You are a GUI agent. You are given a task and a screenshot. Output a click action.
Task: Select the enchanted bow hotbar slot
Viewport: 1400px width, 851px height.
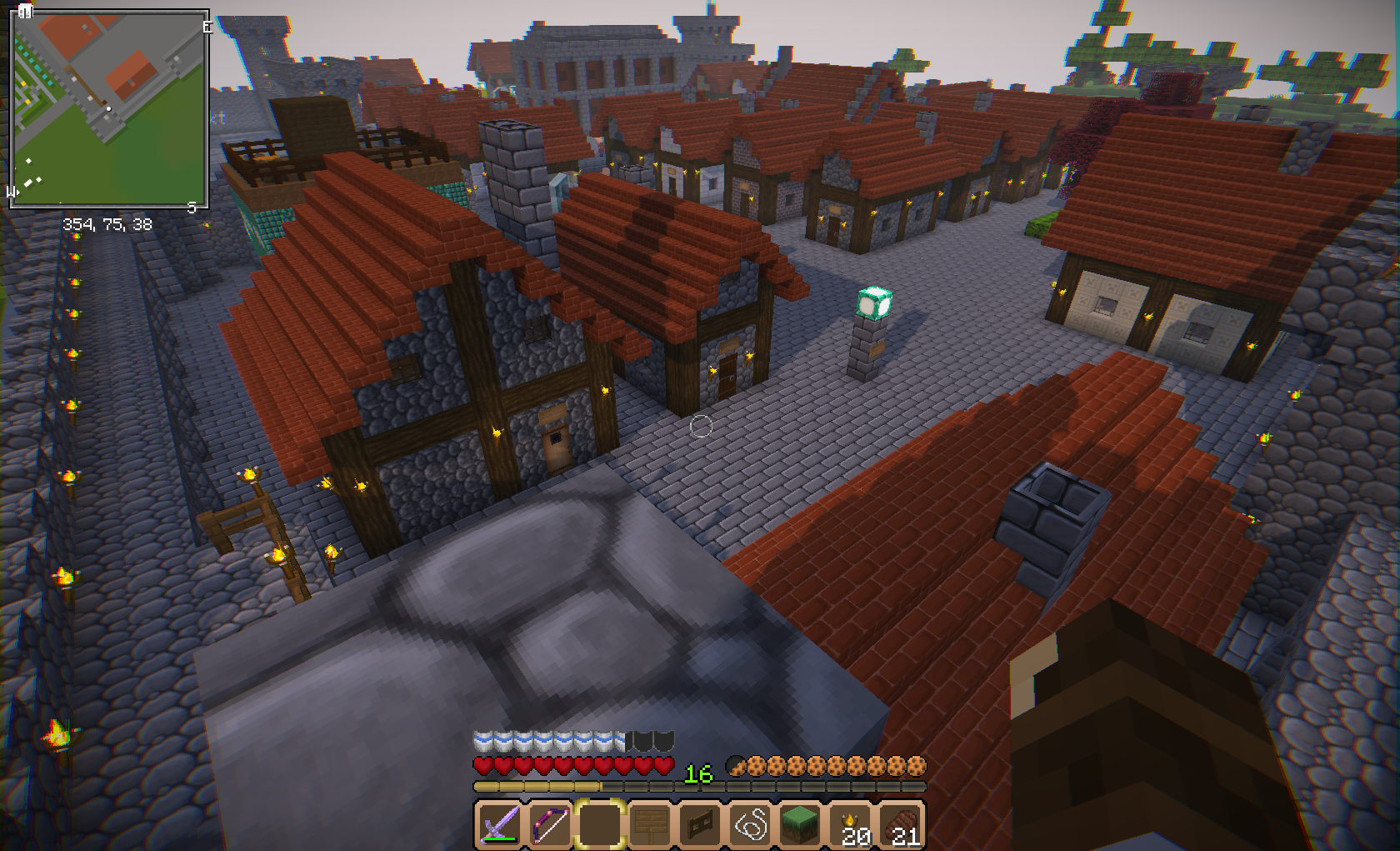coord(549,824)
